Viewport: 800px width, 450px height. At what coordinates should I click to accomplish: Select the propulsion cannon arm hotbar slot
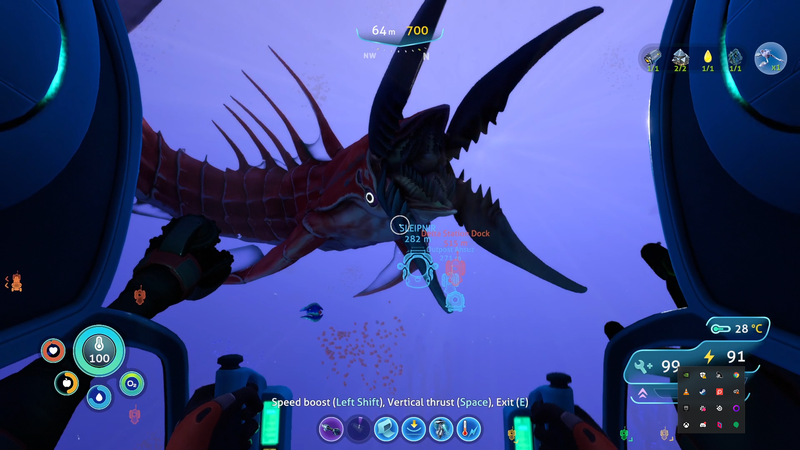pyautogui.click(x=331, y=429)
